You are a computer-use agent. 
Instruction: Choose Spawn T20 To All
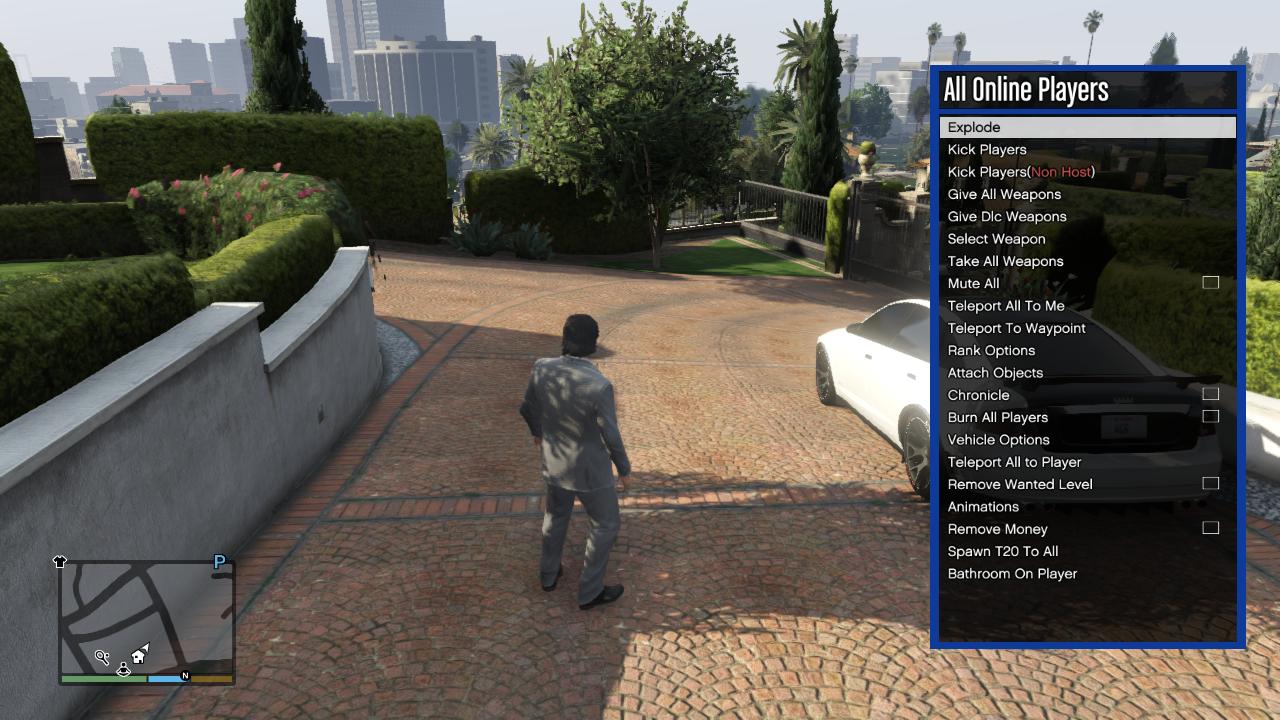click(1002, 551)
